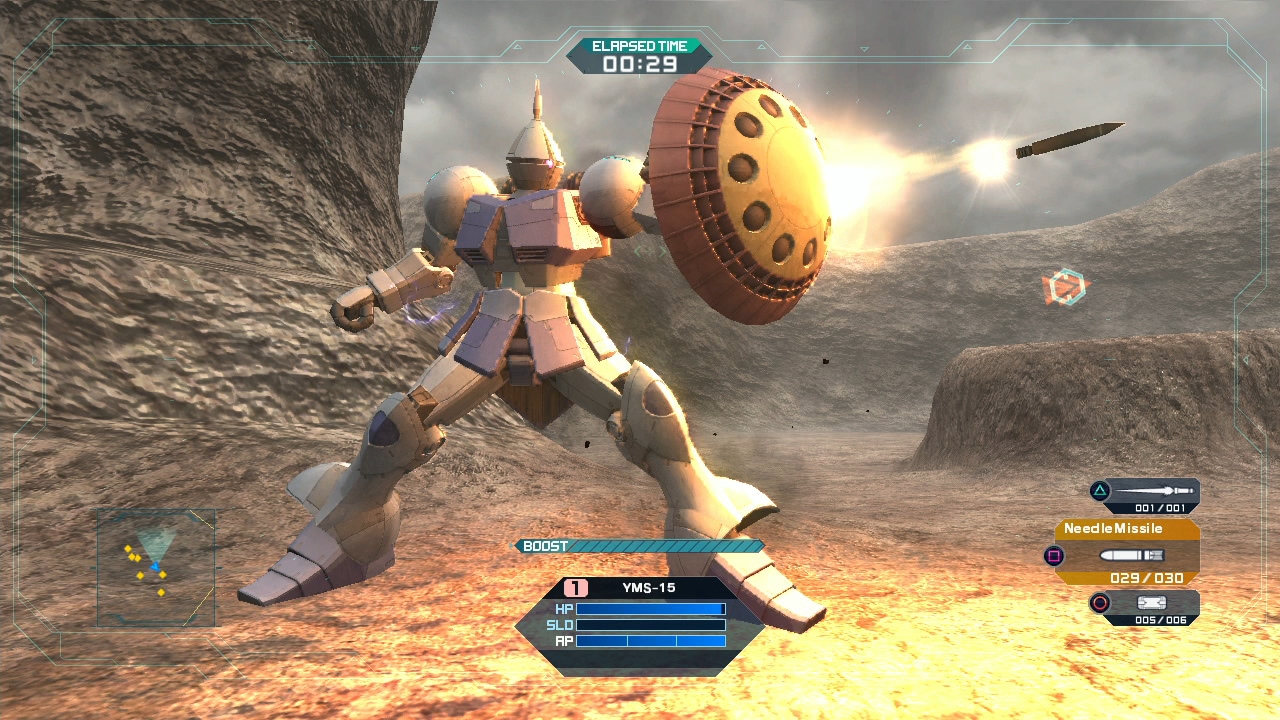Click the radar minimap
The height and width of the screenshot is (720, 1280).
pos(156,568)
